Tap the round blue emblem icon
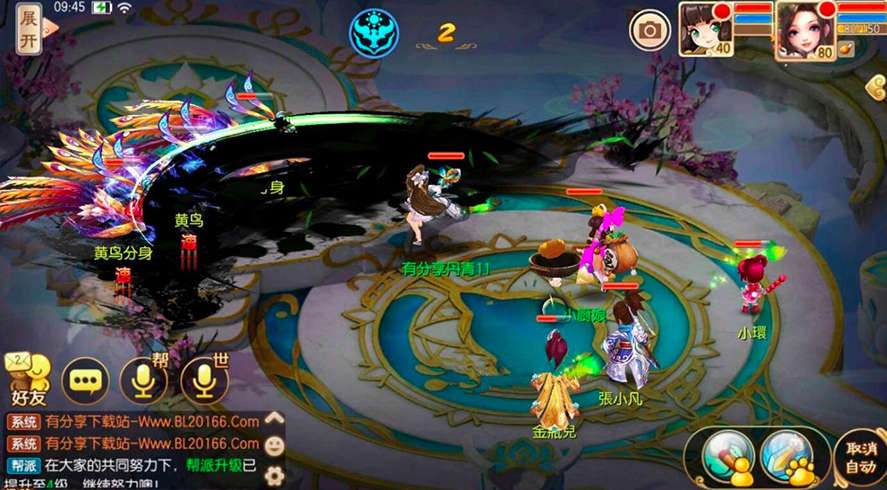This screenshot has height=490, width=887. coord(373,31)
